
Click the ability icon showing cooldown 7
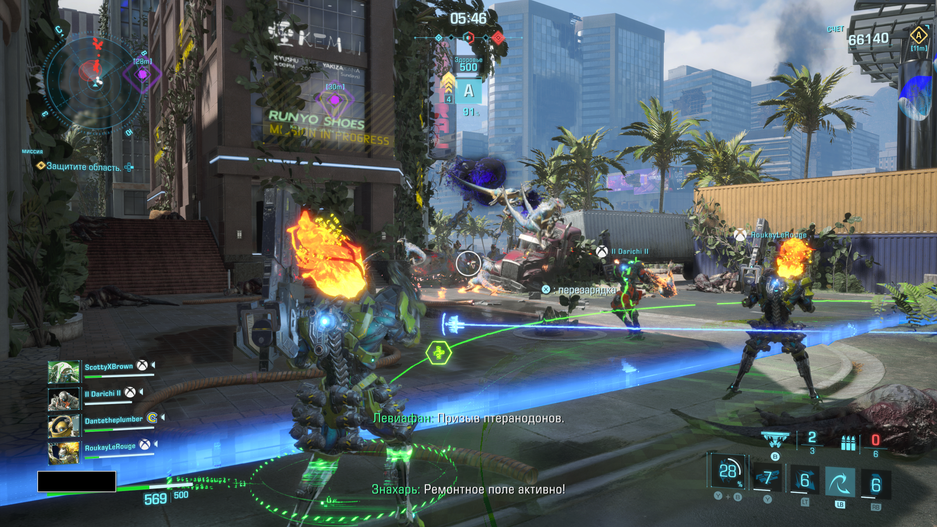pos(767,478)
